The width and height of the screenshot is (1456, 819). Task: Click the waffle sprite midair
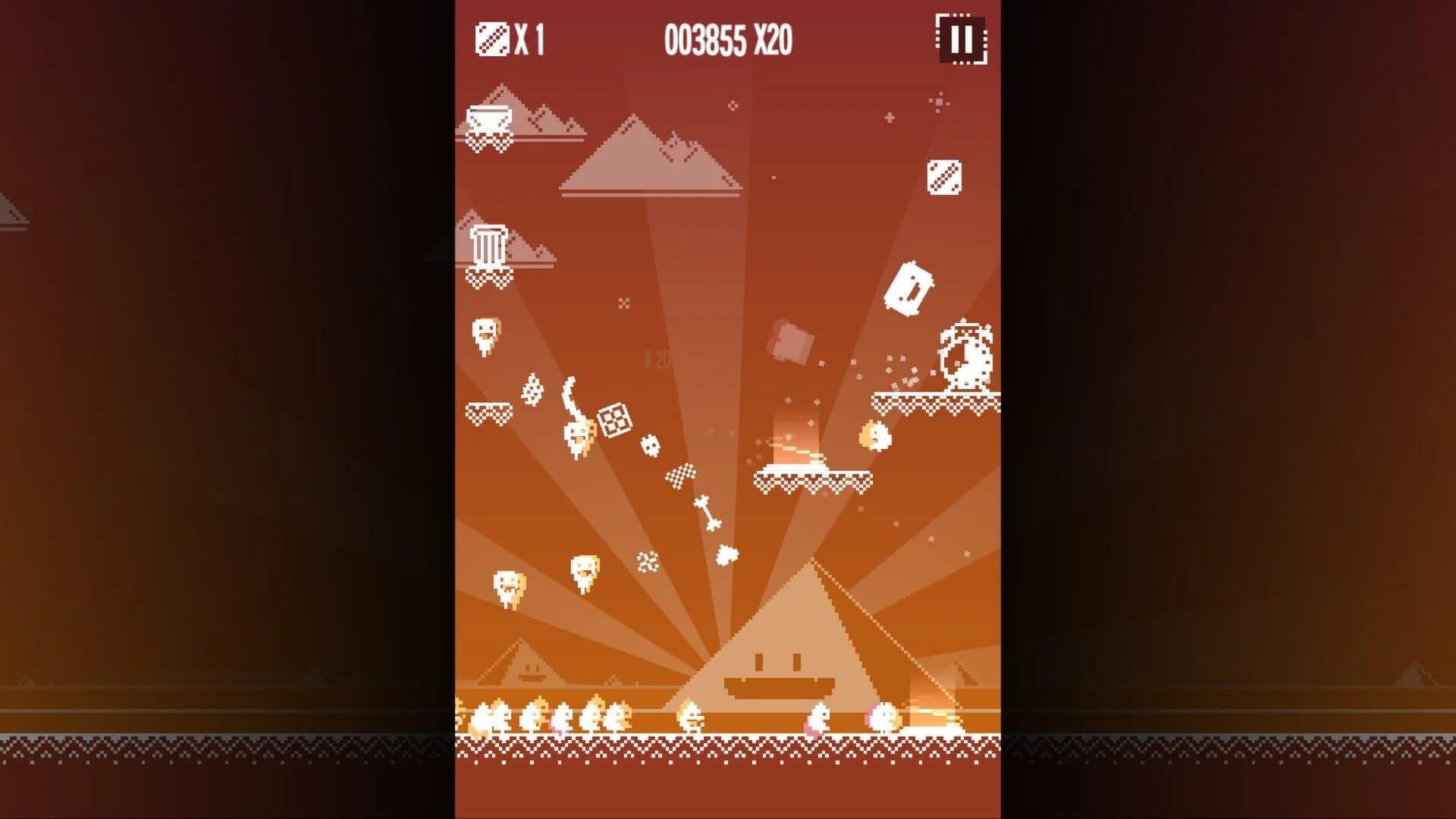(x=615, y=419)
